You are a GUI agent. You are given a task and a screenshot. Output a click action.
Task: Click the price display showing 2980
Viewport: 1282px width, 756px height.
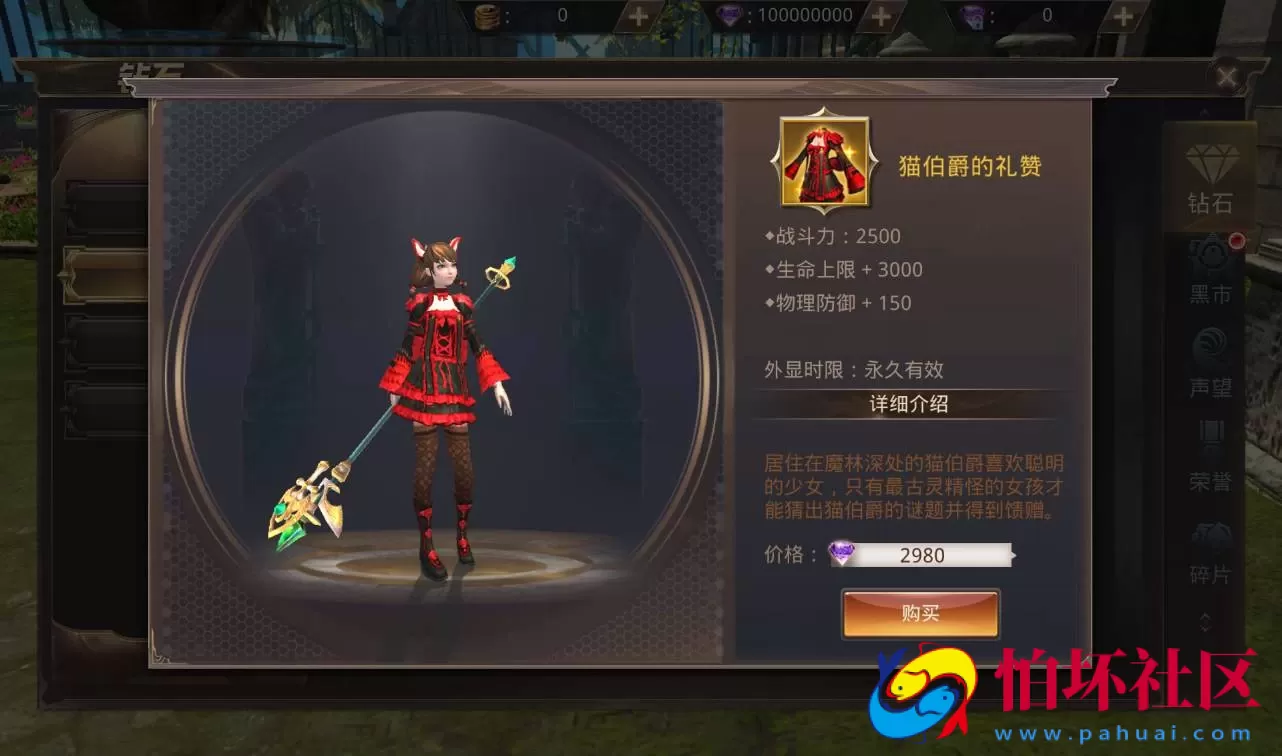[920, 555]
